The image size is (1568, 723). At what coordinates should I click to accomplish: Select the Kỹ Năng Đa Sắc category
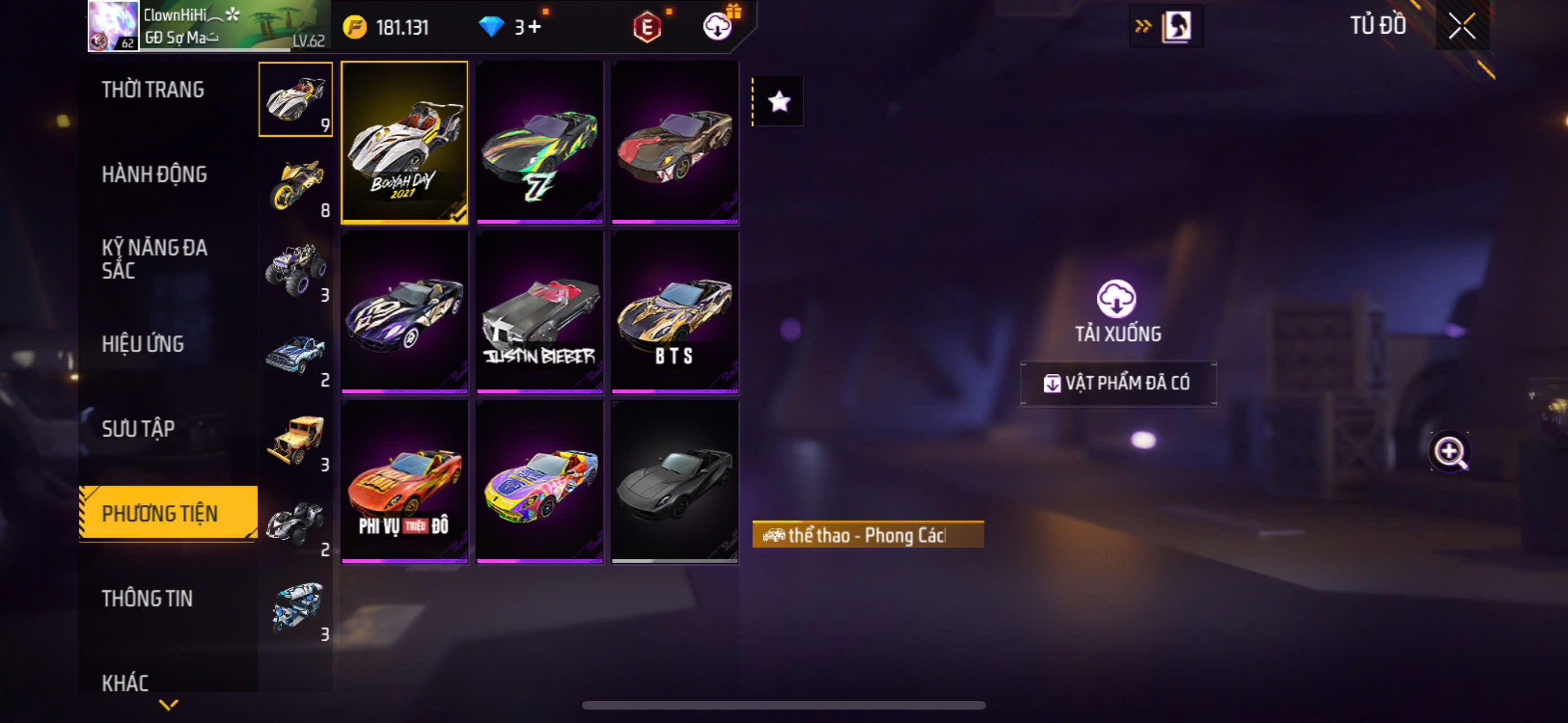click(154, 259)
